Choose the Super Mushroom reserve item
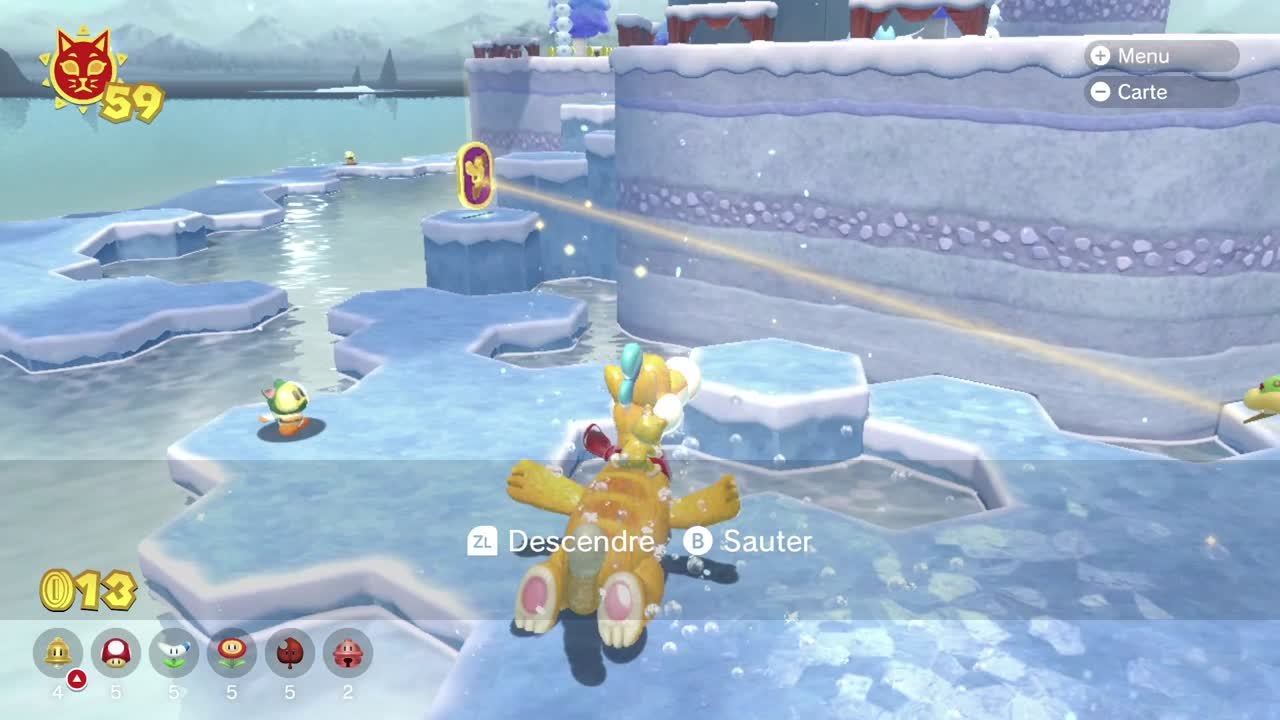 pos(116,653)
